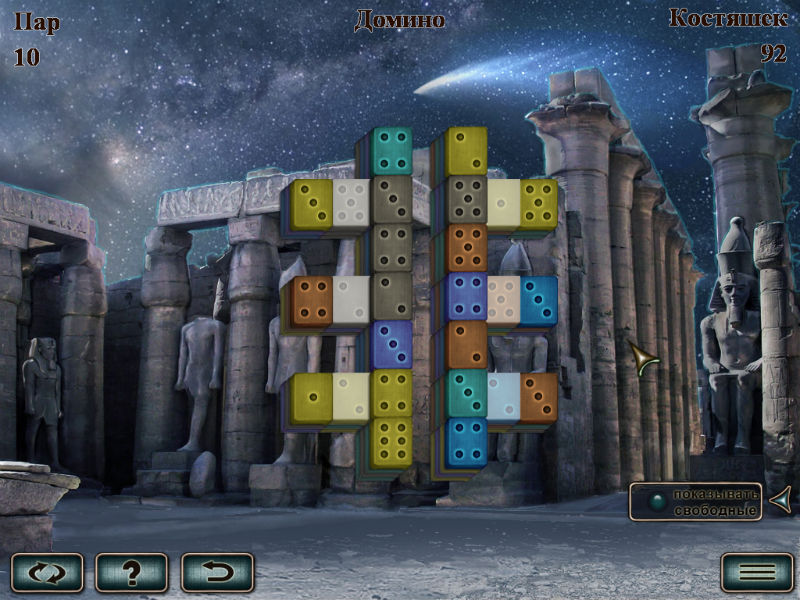Screen dimensions: 800x600
Task: Choose the teal three-pip domino tile
Action: click(x=466, y=393)
